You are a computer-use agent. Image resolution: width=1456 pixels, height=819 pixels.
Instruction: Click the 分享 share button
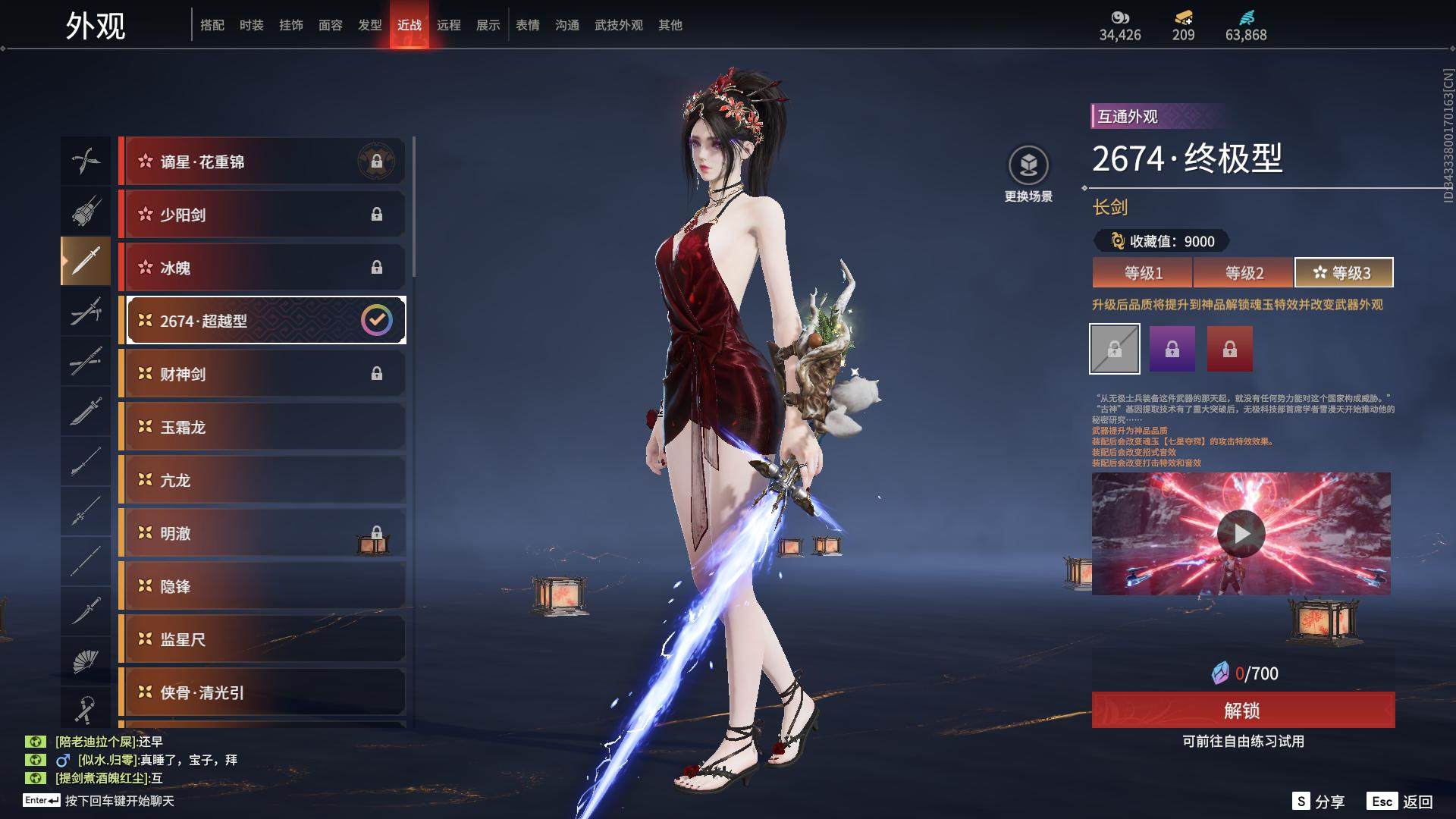[1319, 802]
